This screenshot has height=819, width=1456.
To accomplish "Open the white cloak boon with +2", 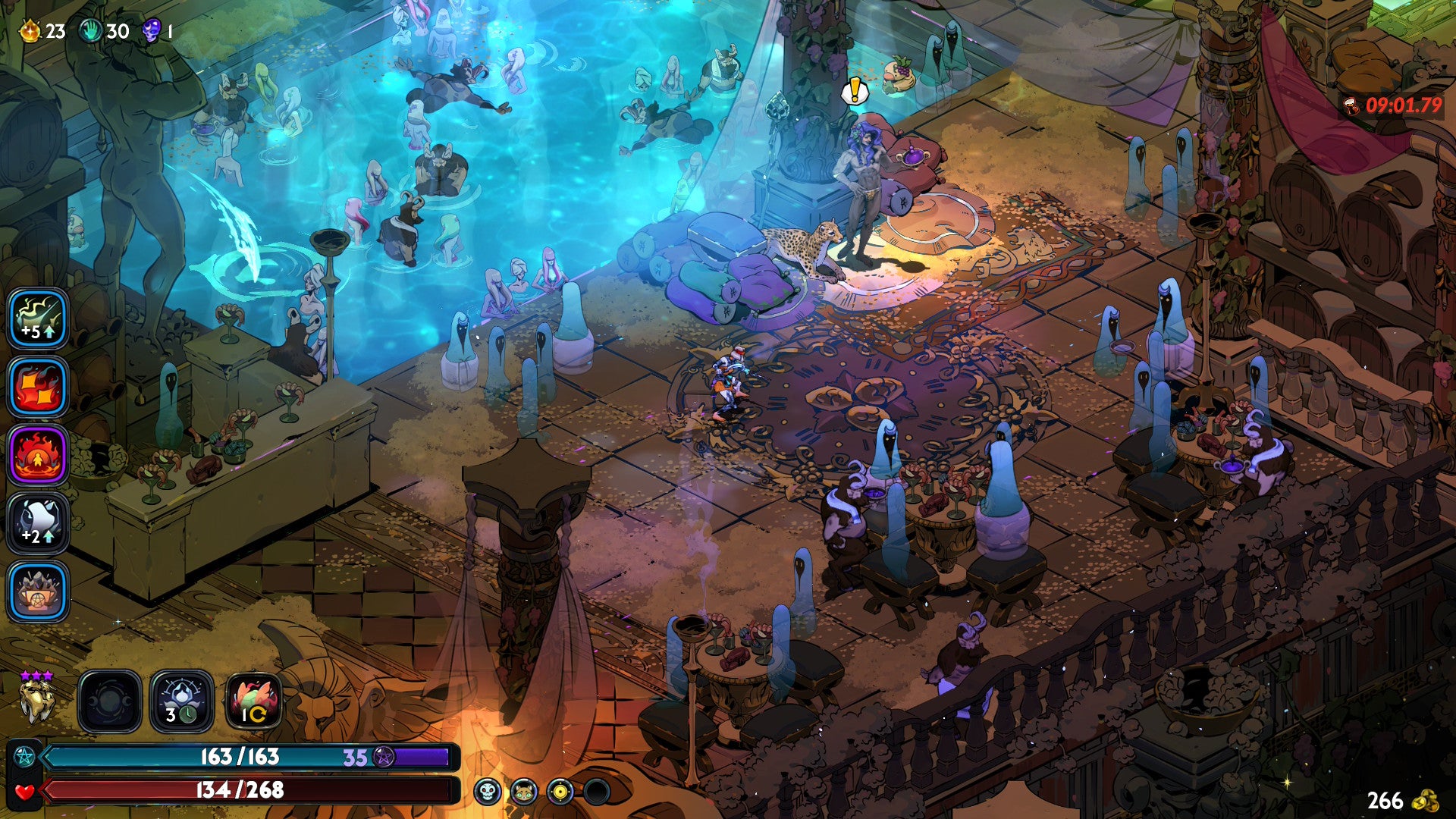I will (x=38, y=523).
